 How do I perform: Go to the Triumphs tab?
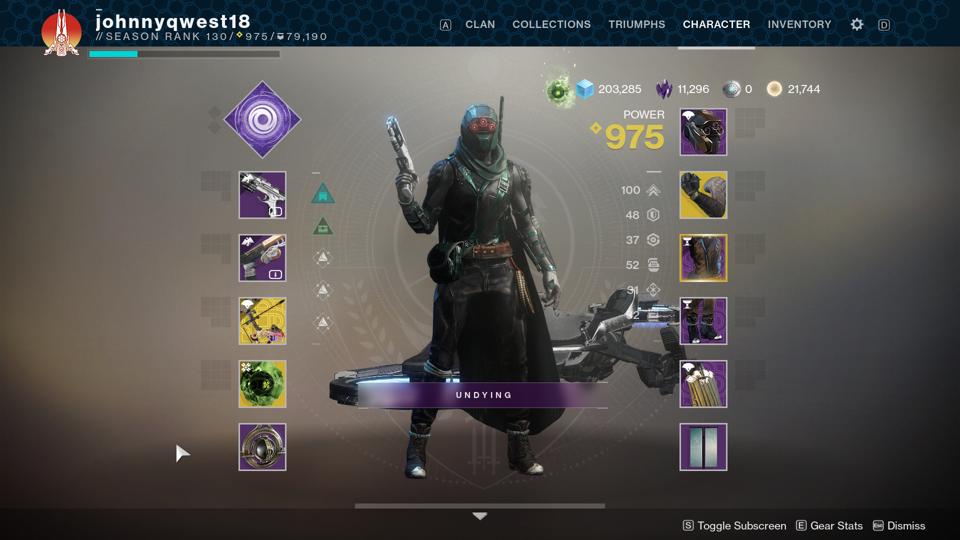click(x=636, y=24)
